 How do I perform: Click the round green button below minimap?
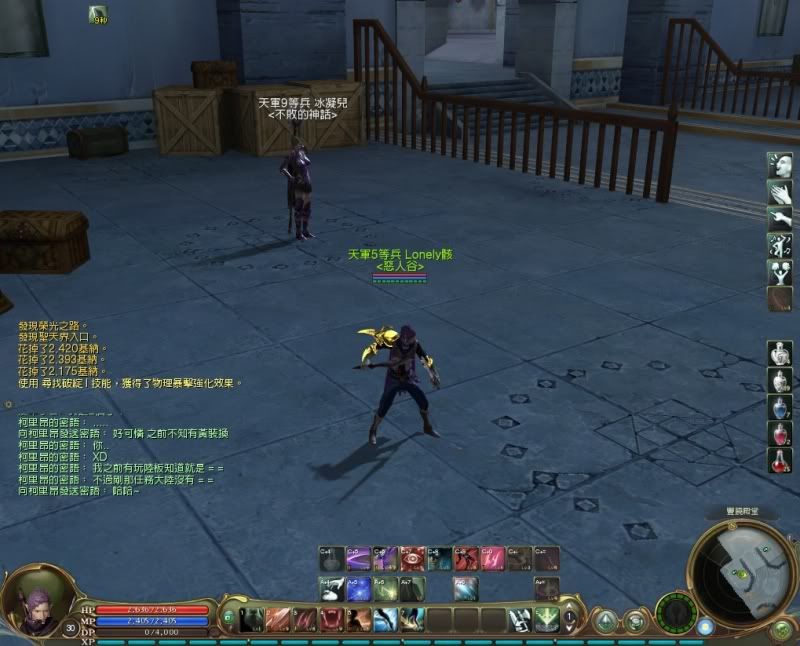782,629
